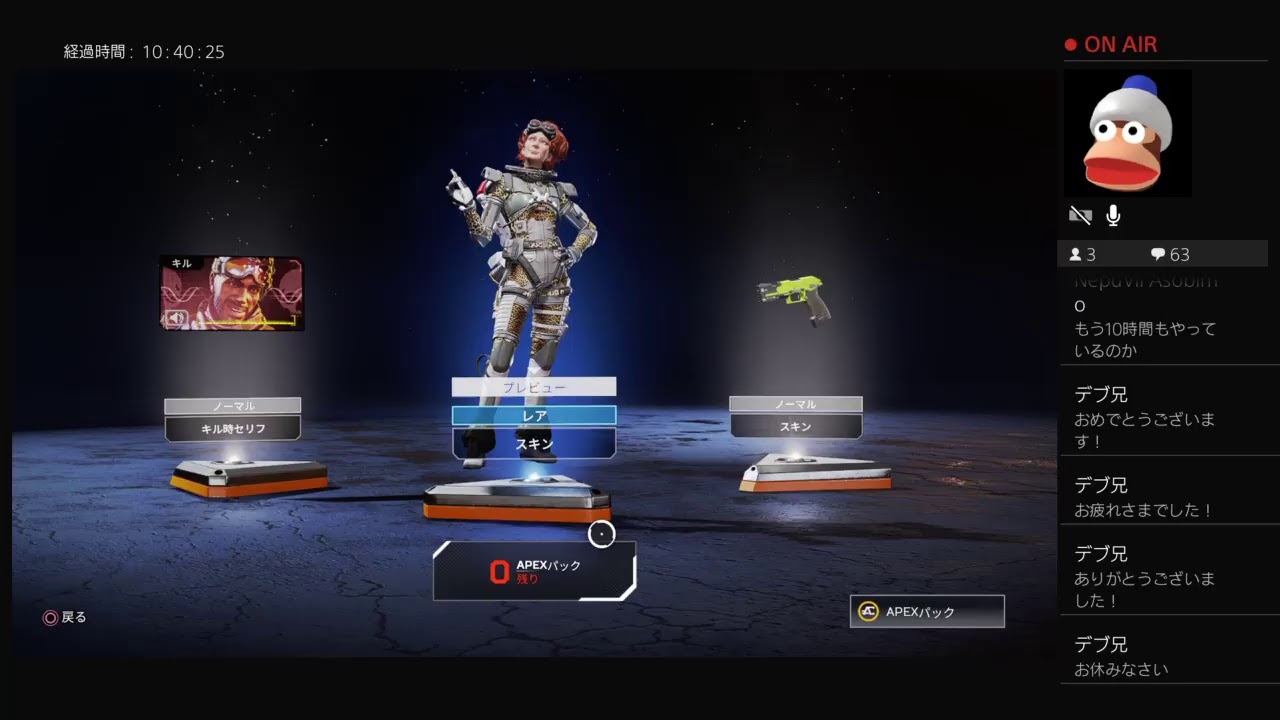The image size is (1280, 720).
Task: Select the APEX Packs remaining counter panel
Action: tap(534, 571)
